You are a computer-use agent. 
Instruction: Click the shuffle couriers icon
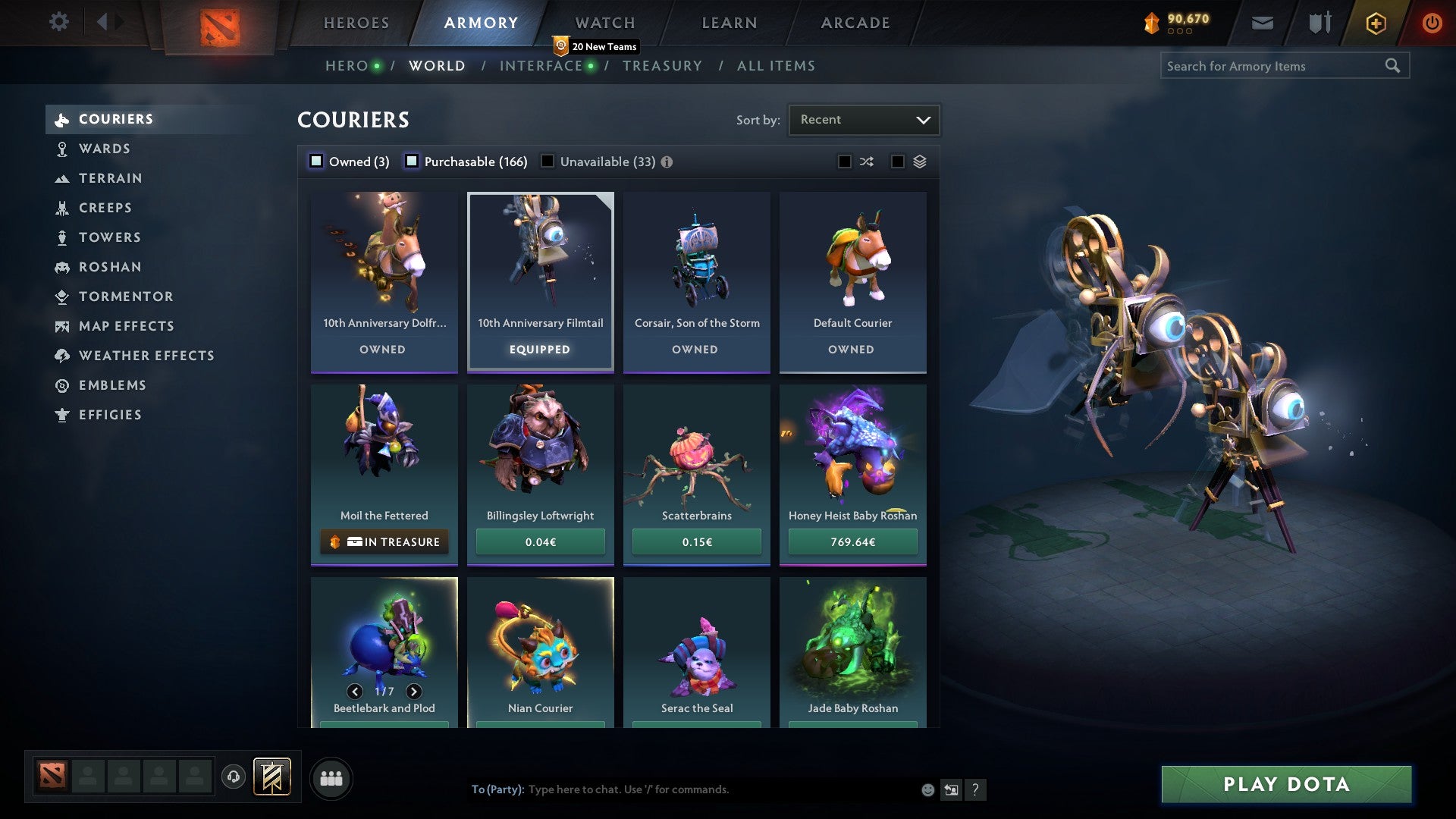pyautogui.click(x=867, y=162)
